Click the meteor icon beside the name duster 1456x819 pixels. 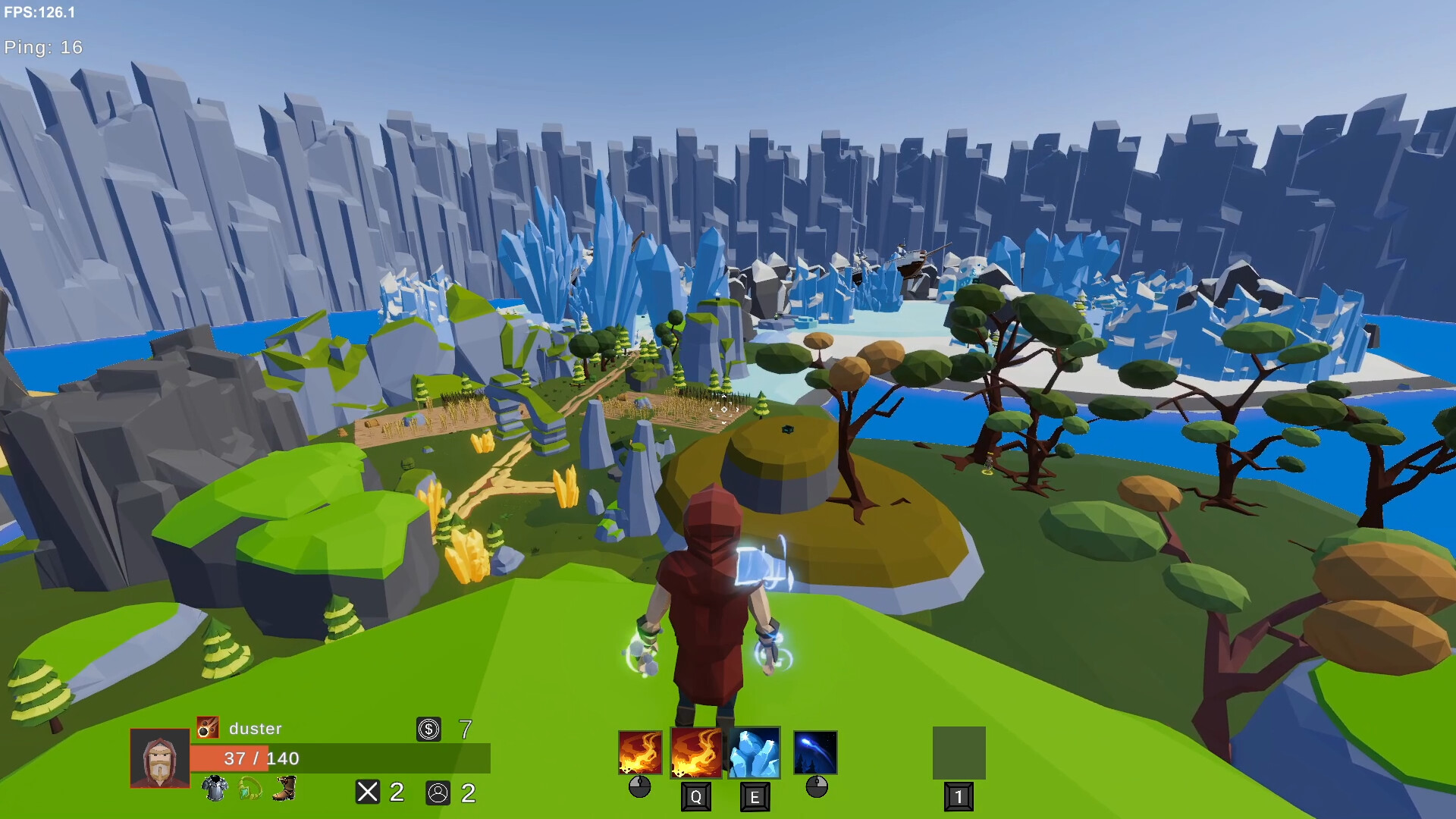click(x=207, y=728)
